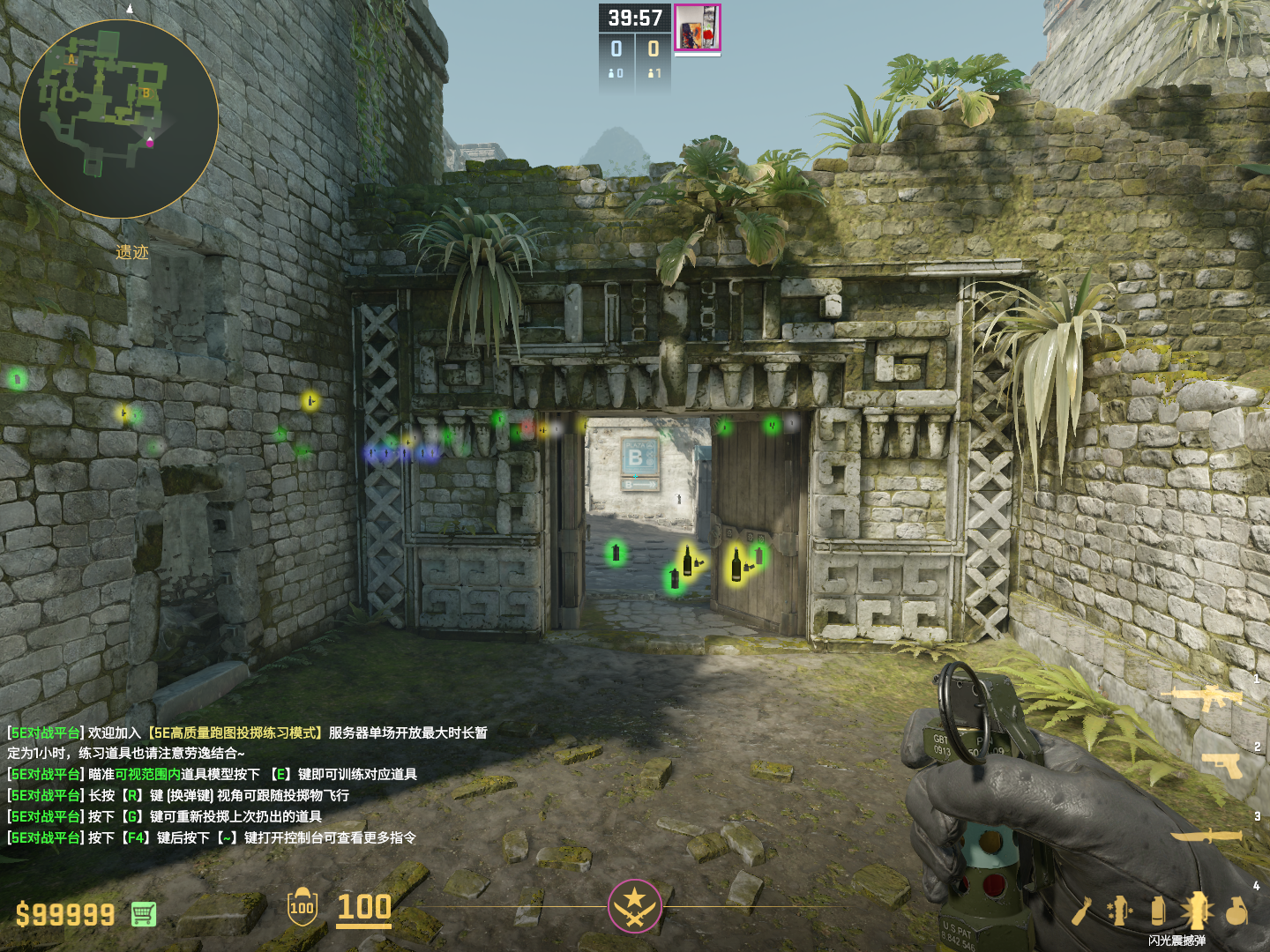Select the rifle in weapon slot 1
This screenshot has height=952, width=1270.
click(x=1203, y=698)
